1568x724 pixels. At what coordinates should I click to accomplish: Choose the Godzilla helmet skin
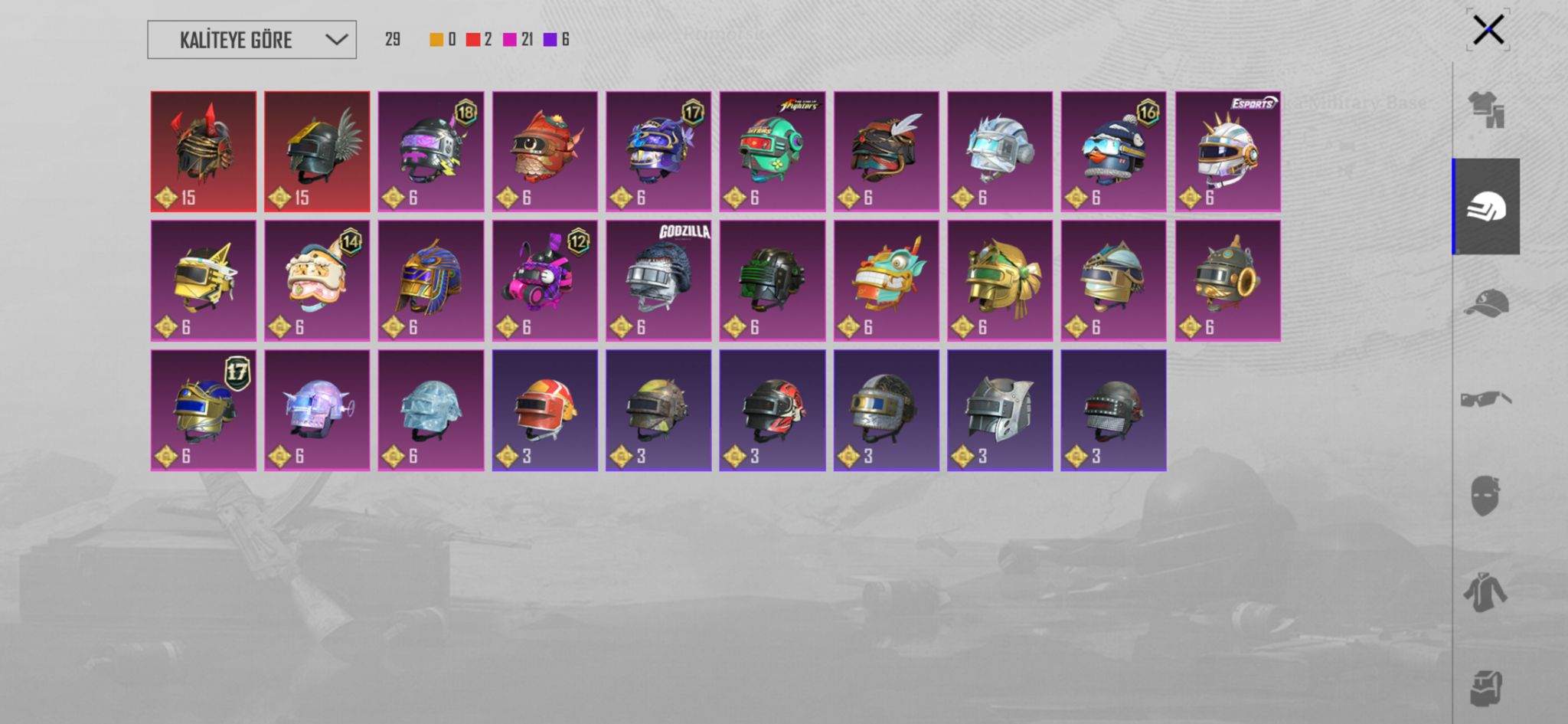coord(658,280)
